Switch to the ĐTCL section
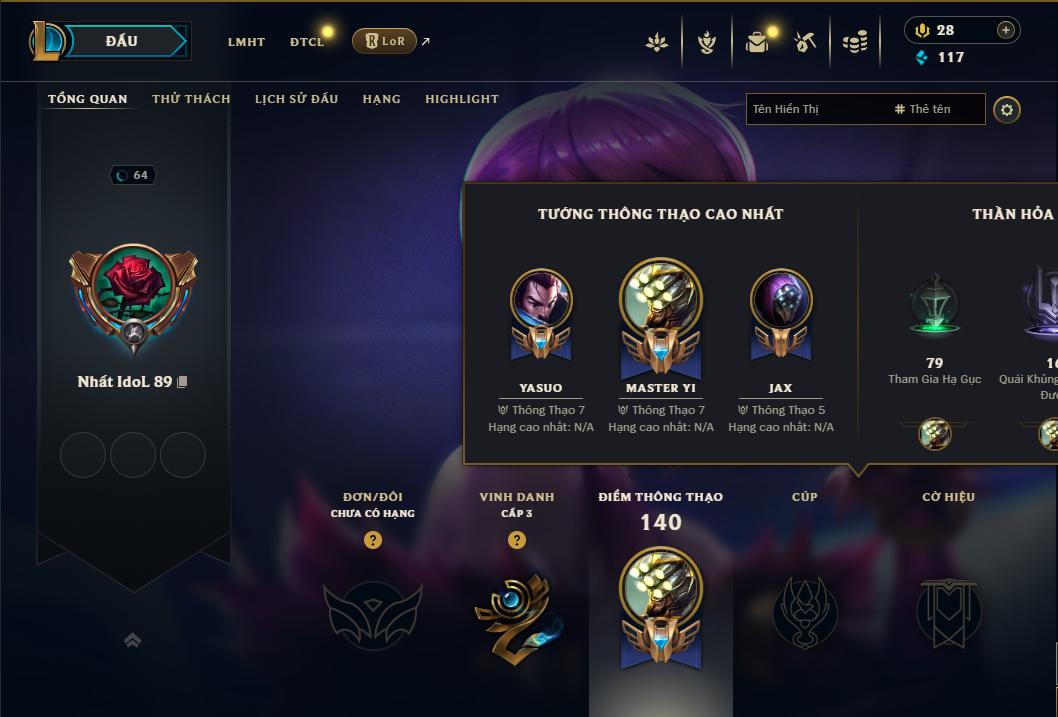This screenshot has width=1058, height=717. click(x=307, y=42)
